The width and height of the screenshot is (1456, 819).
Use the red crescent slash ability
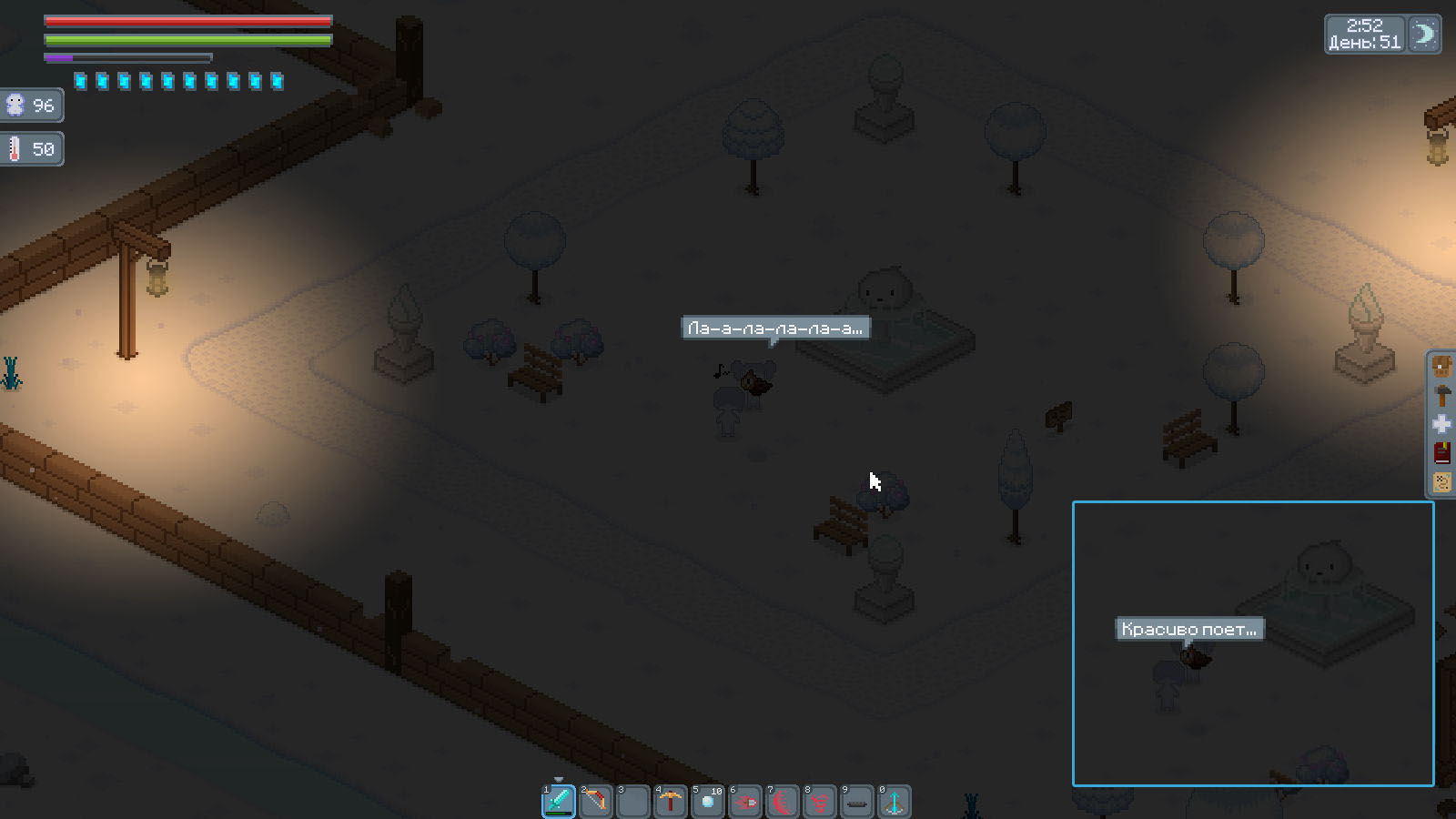coord(783,802)
